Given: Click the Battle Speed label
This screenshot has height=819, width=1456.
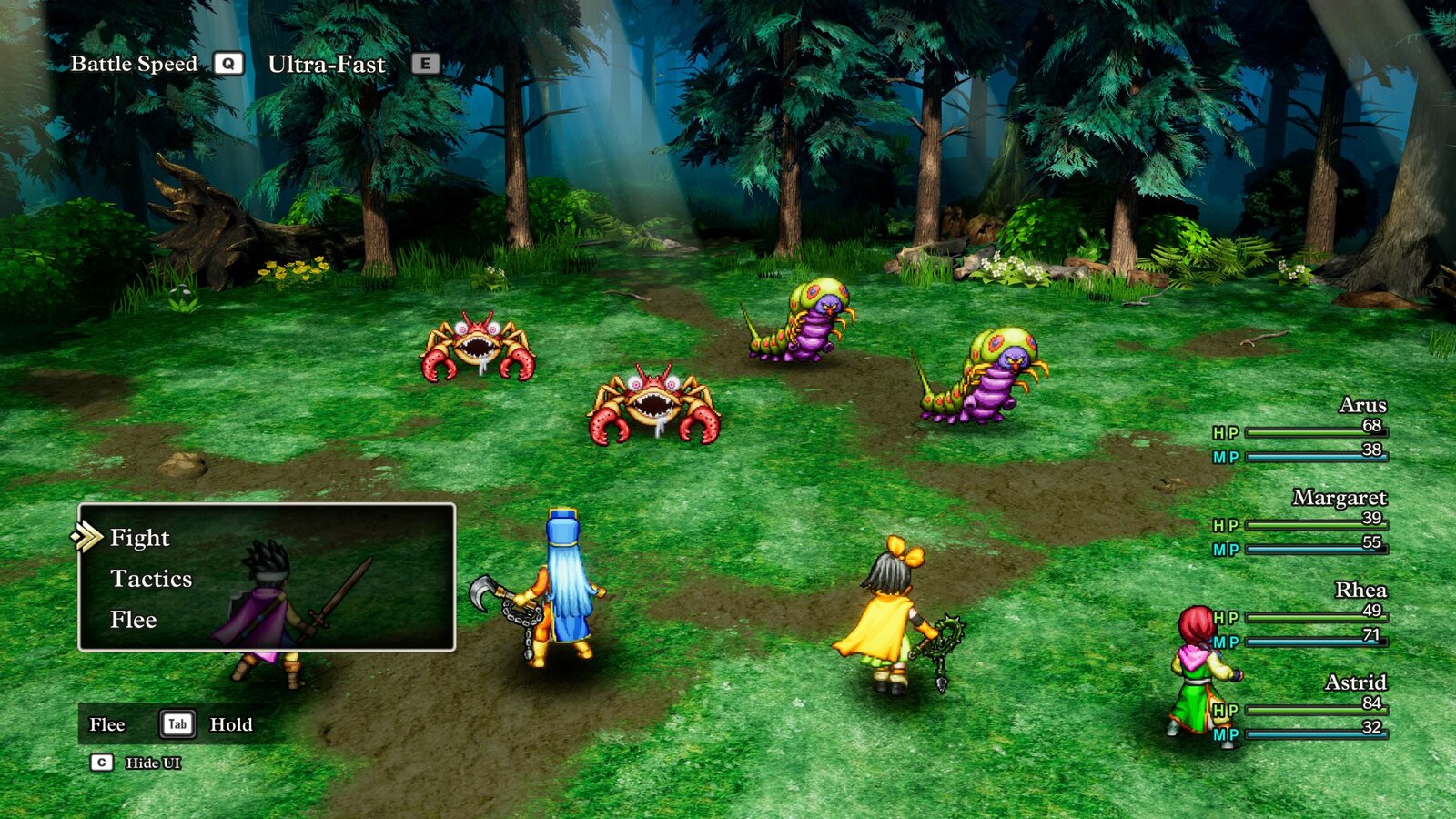Looking at the screenshot, I should click(x=135, y=64).
